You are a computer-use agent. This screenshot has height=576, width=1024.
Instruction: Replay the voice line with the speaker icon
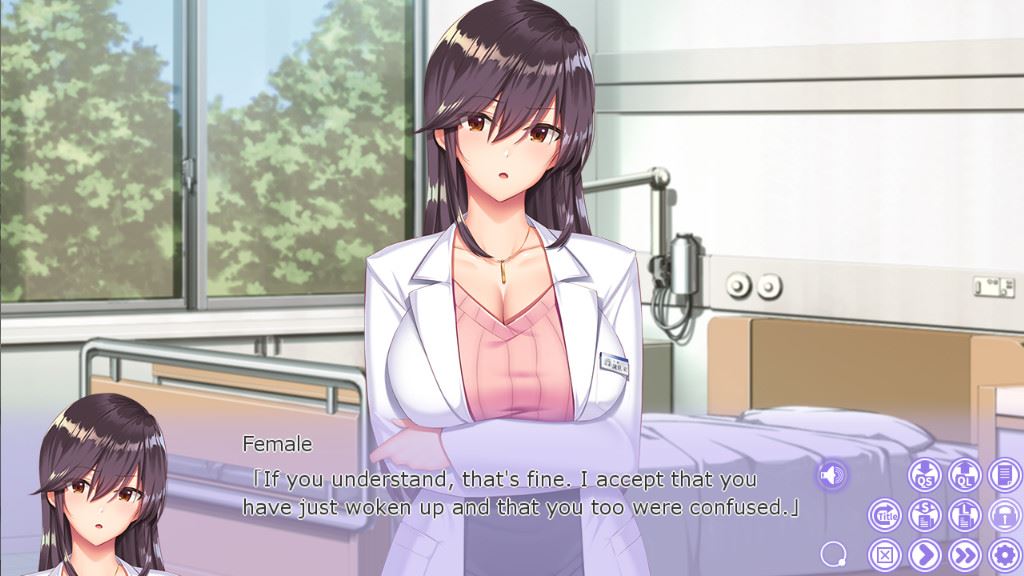(831, 475)
